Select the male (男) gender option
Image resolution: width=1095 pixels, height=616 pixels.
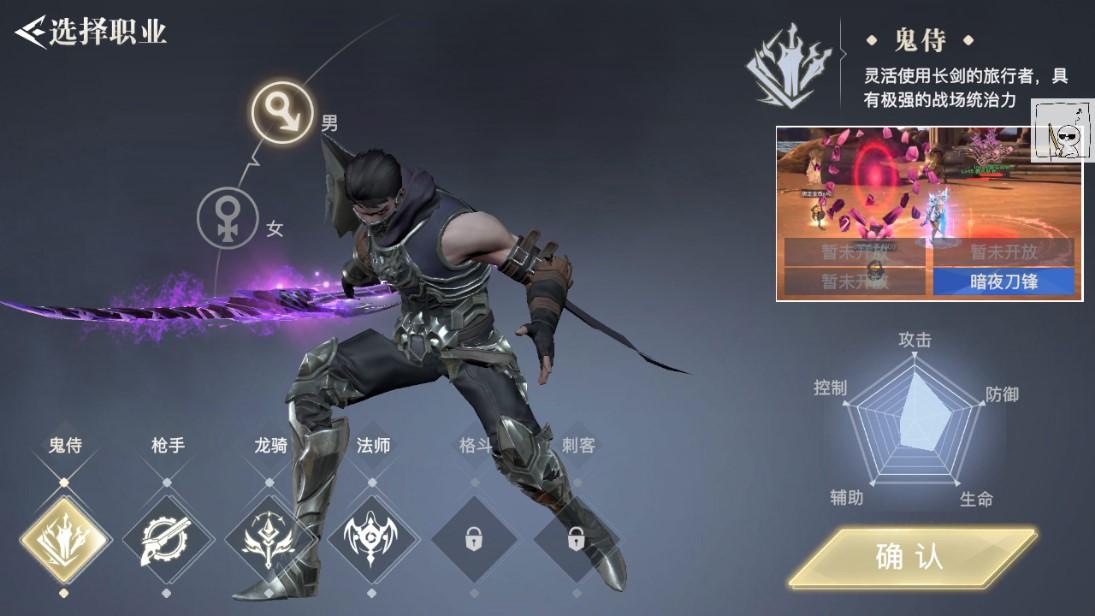tap(282, 112)
